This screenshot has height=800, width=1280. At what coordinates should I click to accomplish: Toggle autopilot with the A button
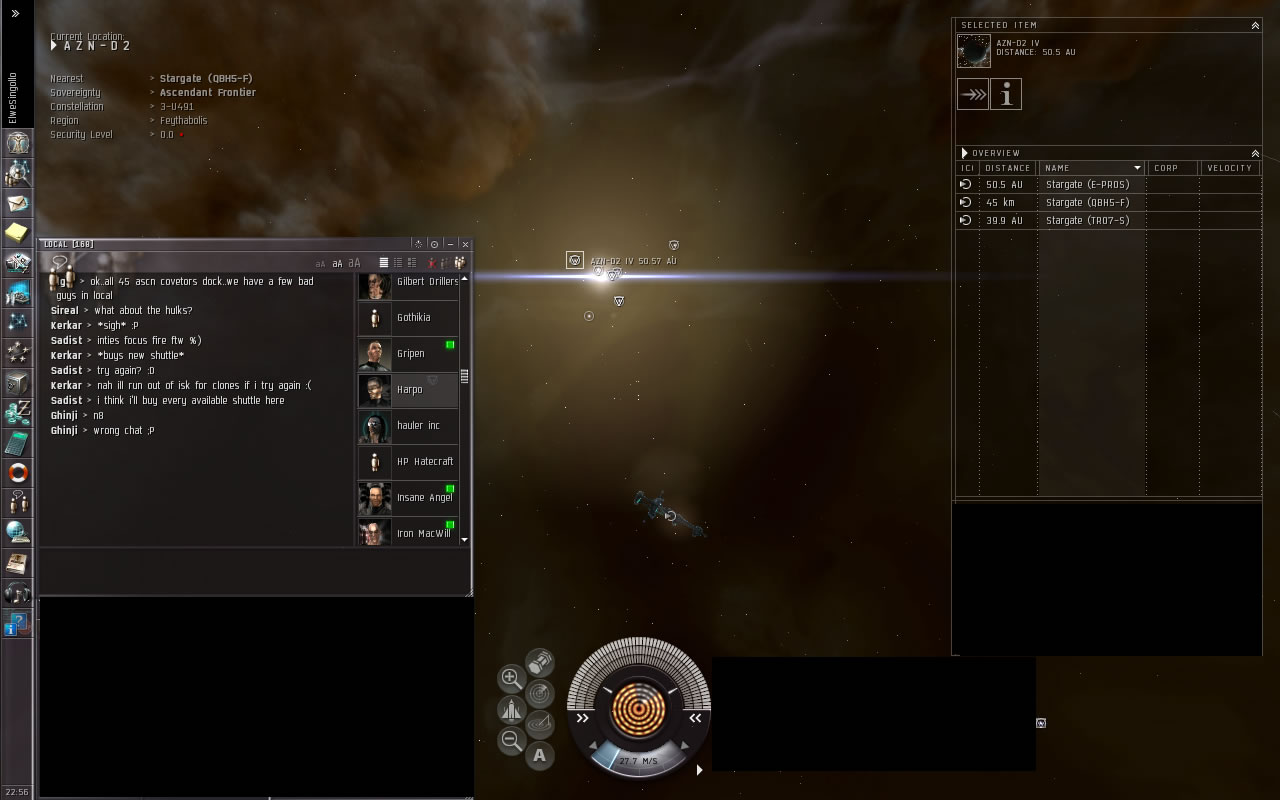540,756
